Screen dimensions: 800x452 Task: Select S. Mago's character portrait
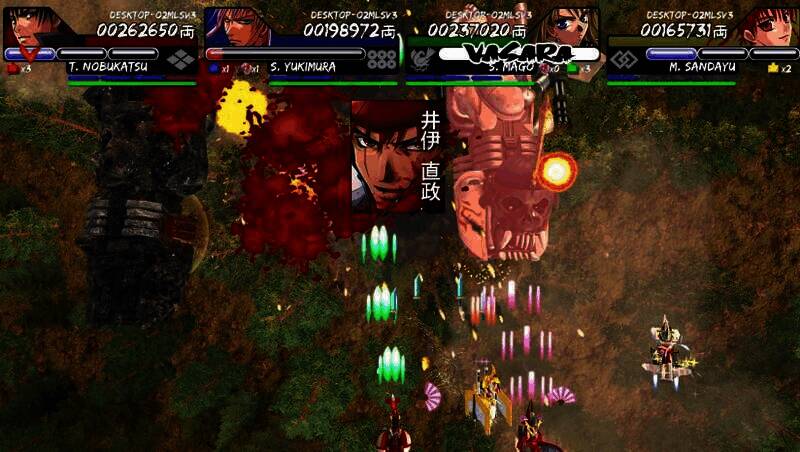572,27
